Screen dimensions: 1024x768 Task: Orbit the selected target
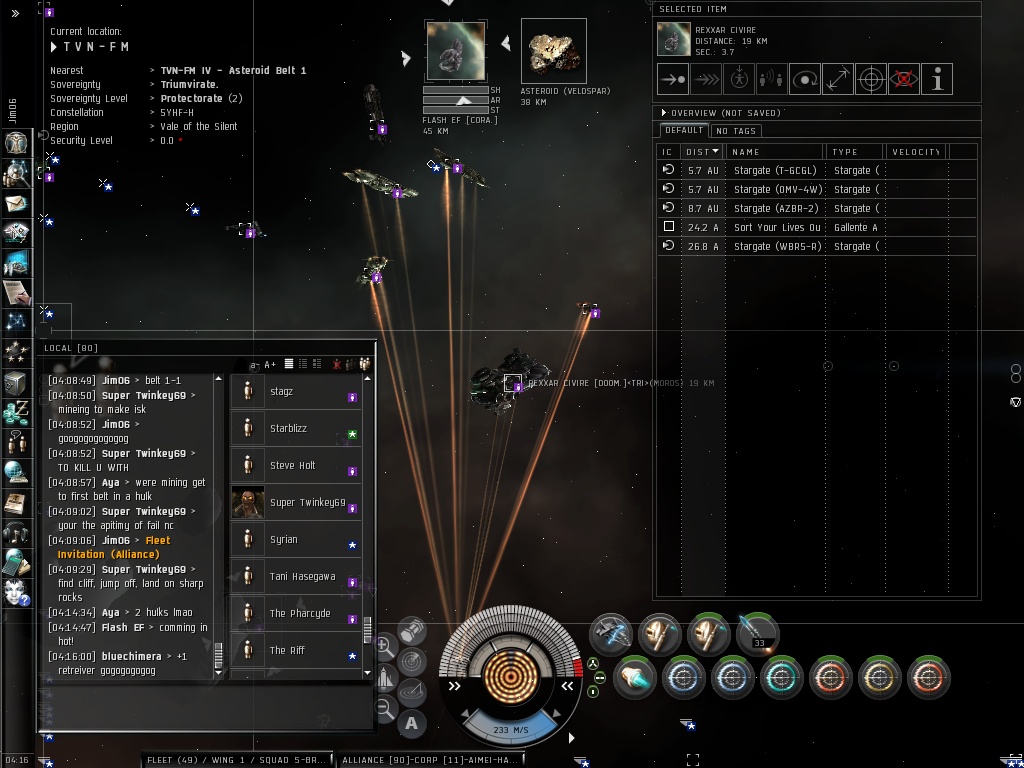coord(805,79)
